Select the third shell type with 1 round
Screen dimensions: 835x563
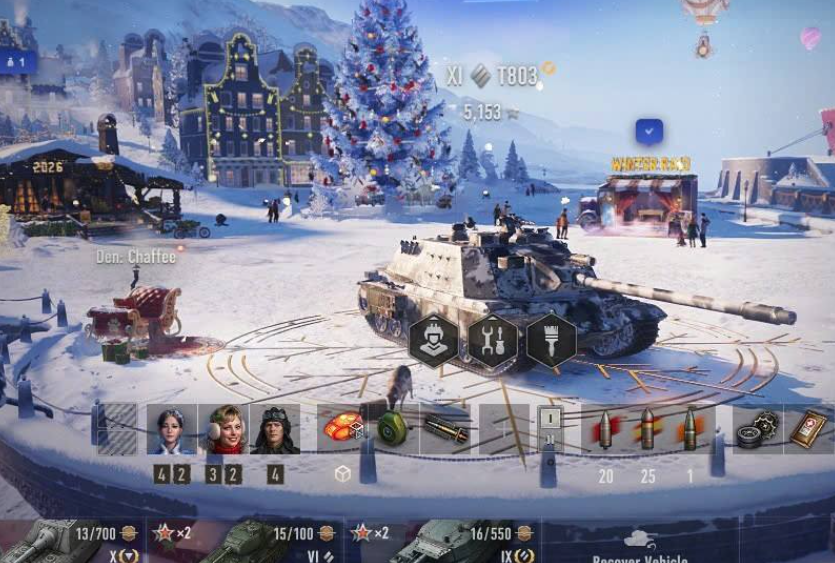pyautogui.click(x=690, y=429)
